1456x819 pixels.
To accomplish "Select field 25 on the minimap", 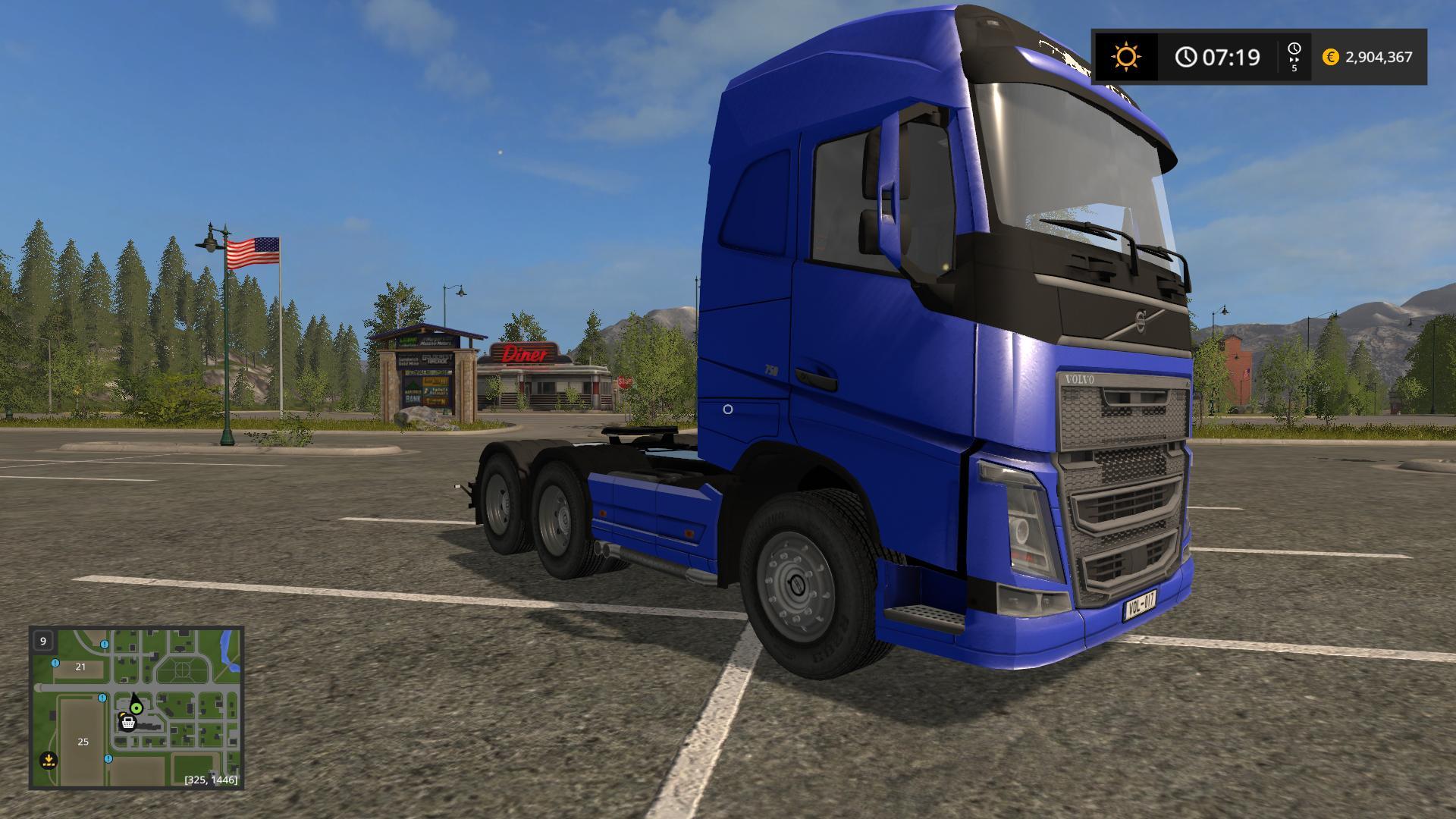I will (83, 742).
